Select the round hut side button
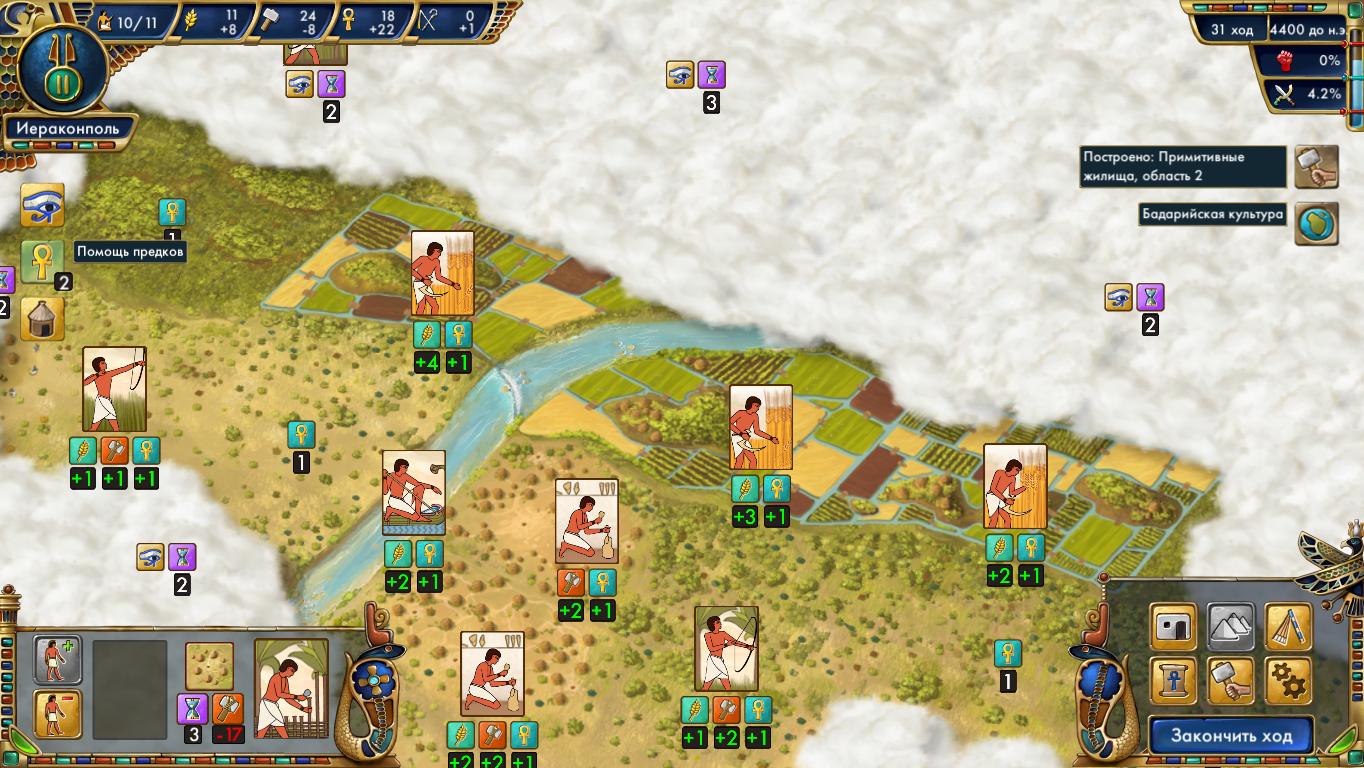The width and height of the screenshot is (1364, 768). 42,318
